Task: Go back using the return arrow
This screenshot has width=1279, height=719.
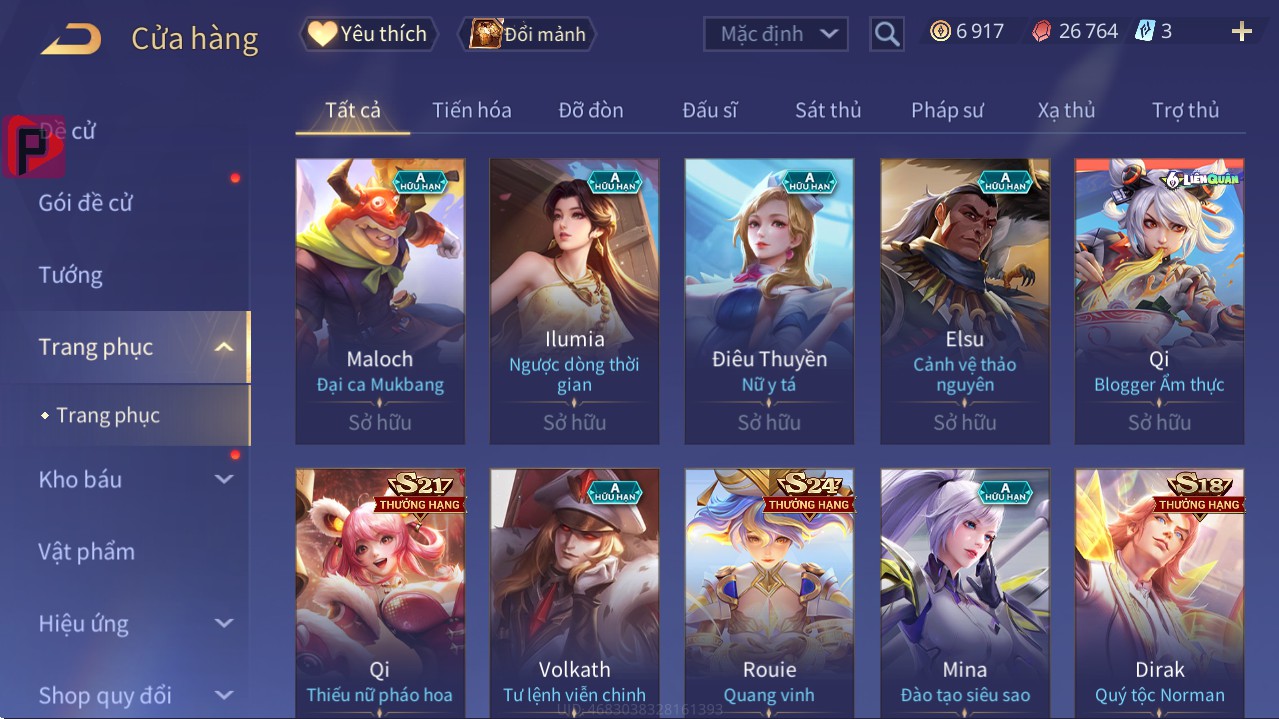Action: pos(71,39)
